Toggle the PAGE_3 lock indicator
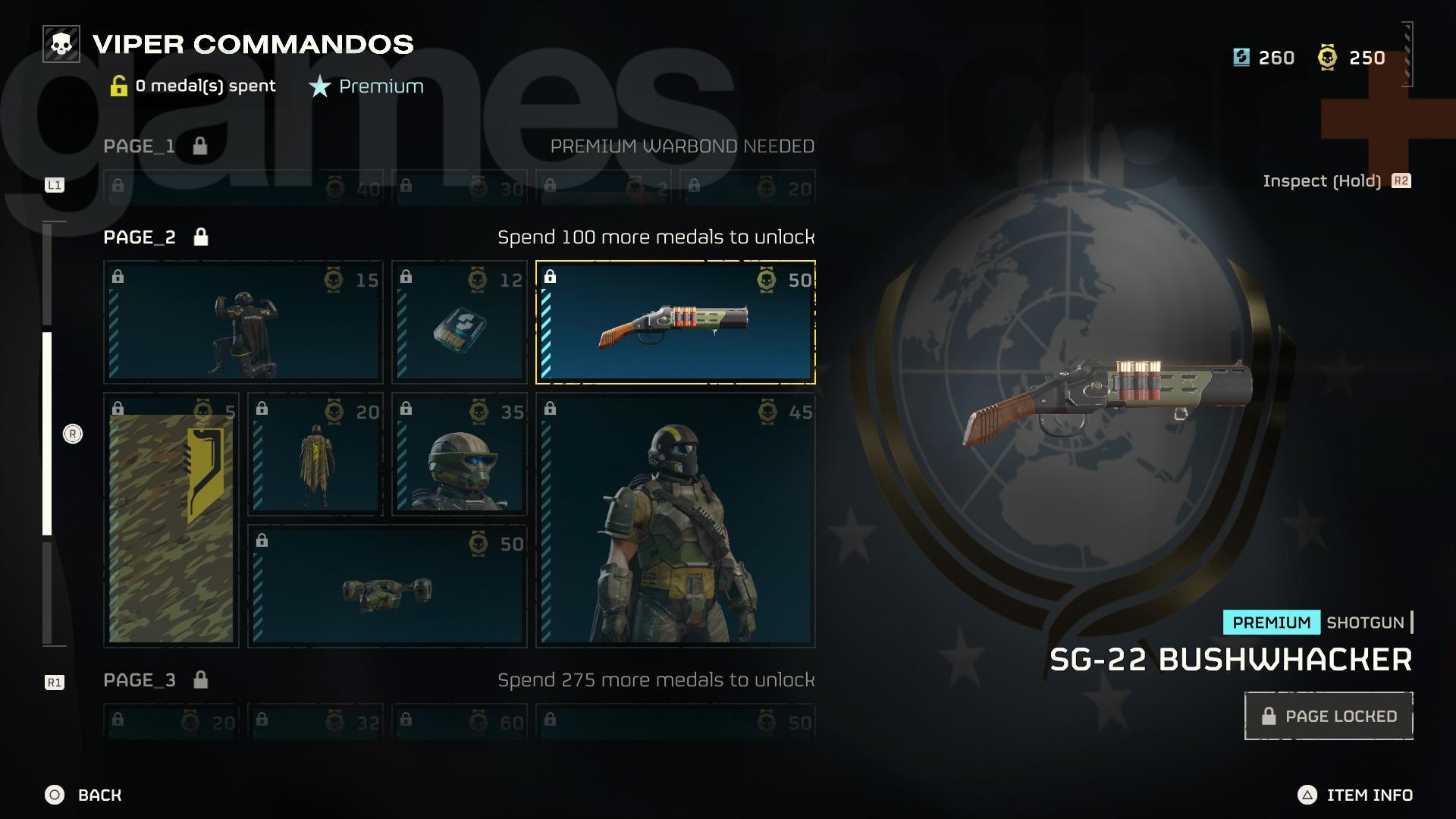The image size is (1456, 819). [200, 680]
